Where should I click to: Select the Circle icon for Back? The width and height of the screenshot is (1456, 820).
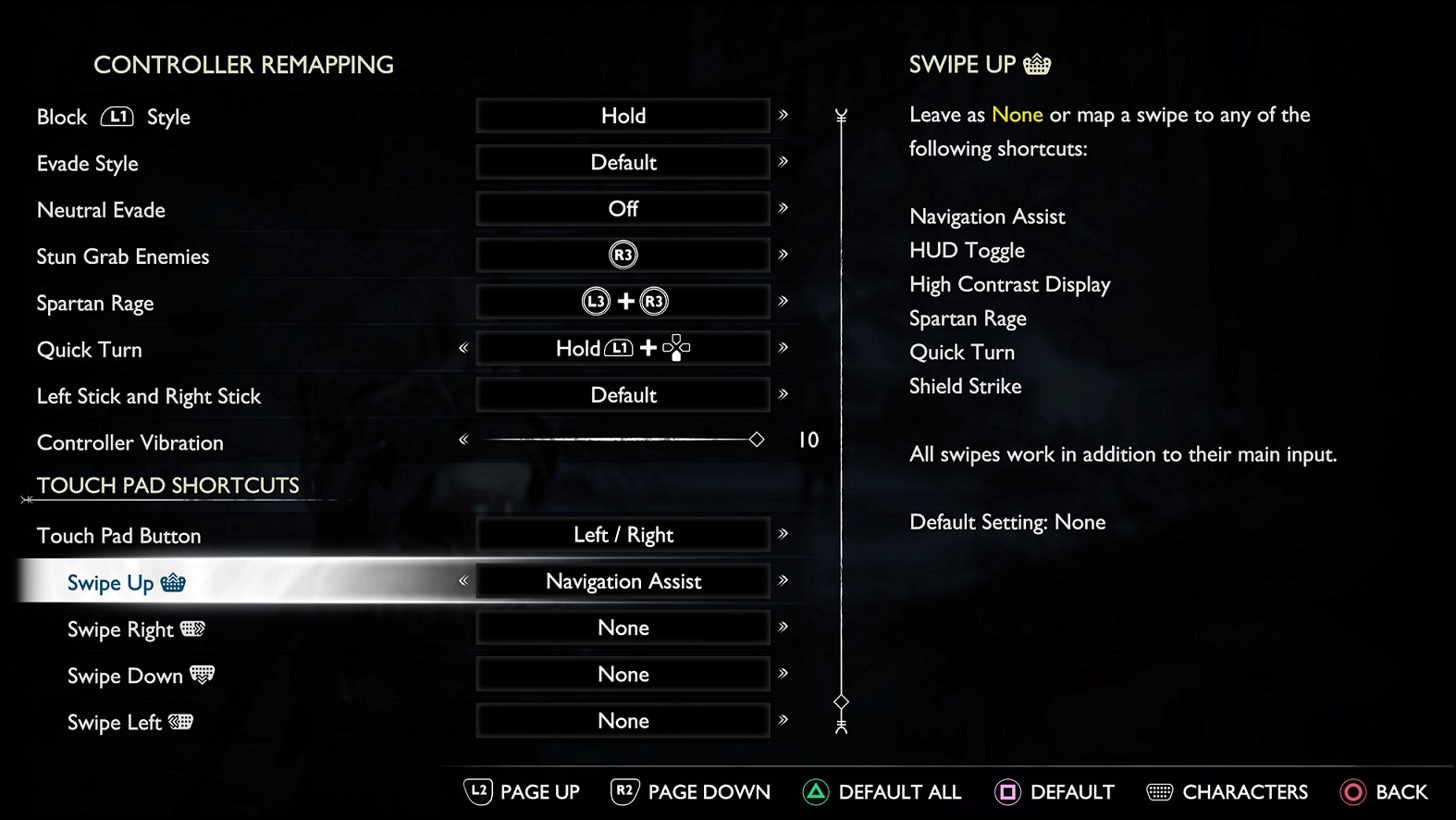point(1352,792)
